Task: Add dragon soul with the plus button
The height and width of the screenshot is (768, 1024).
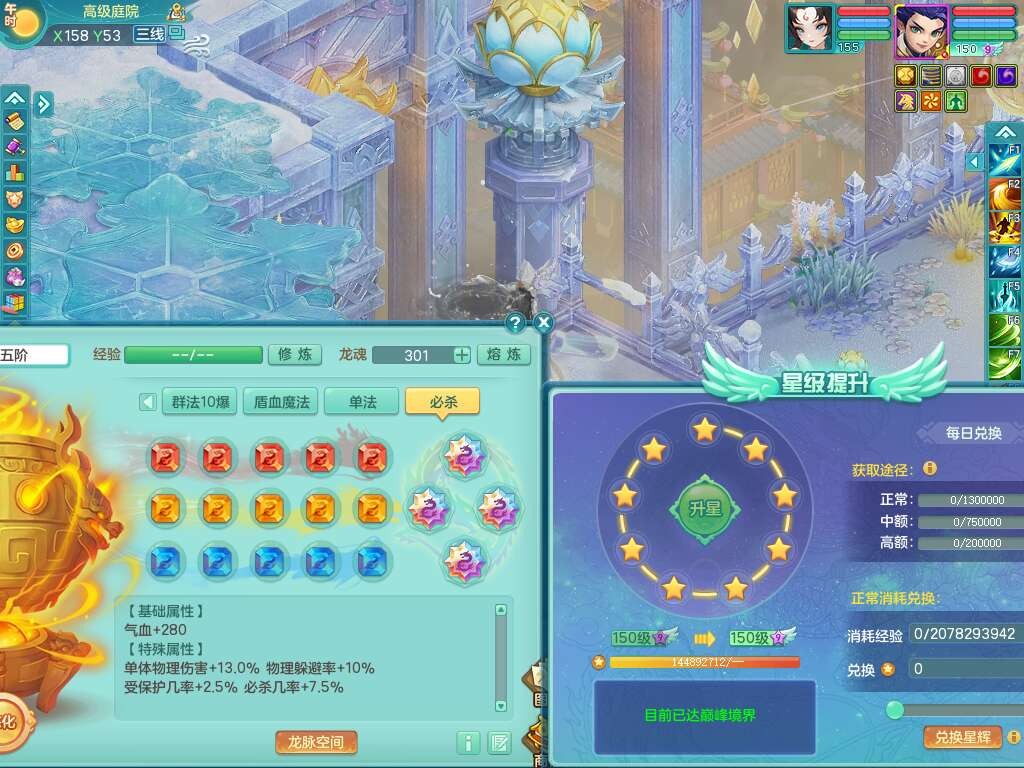Action: click(x=462, y=354)
